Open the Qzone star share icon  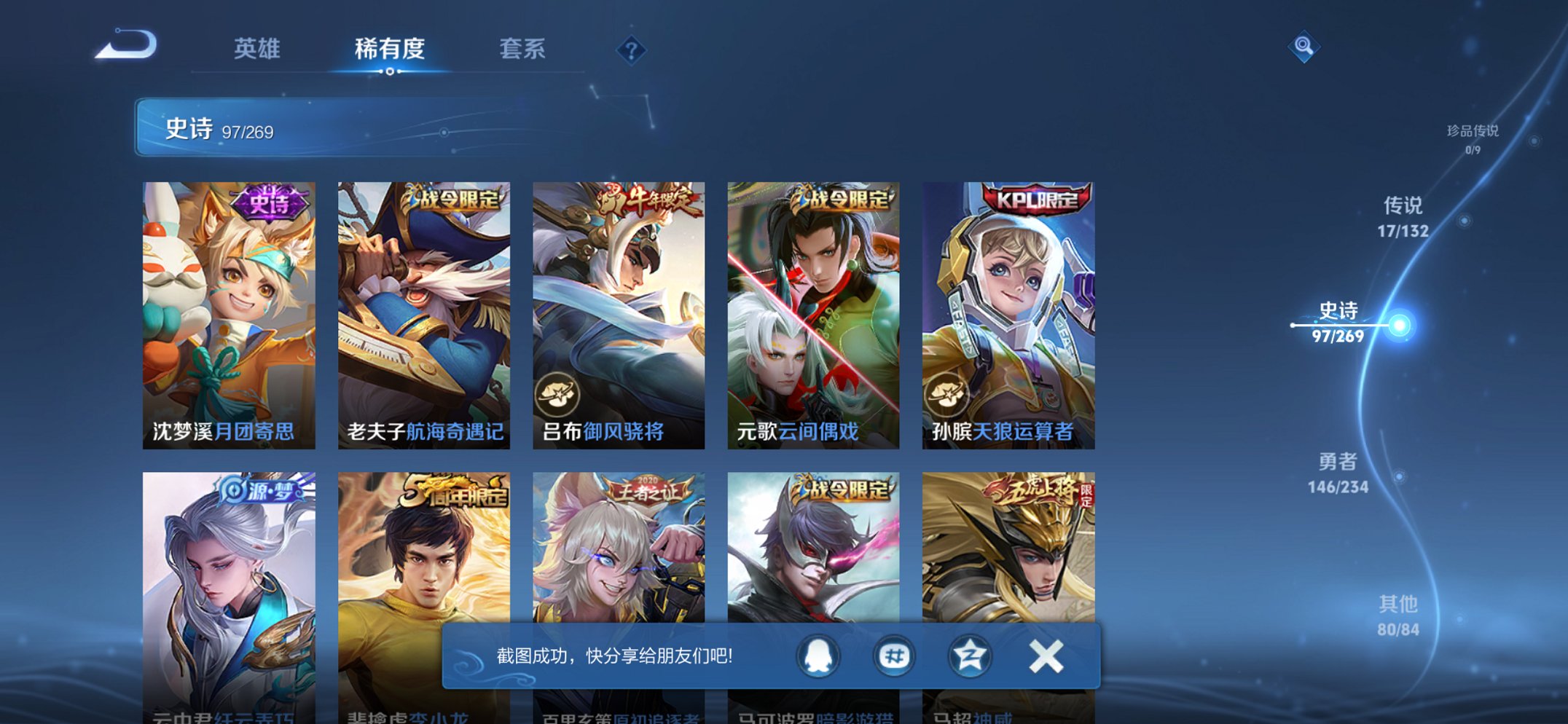(x=968, y=655)
